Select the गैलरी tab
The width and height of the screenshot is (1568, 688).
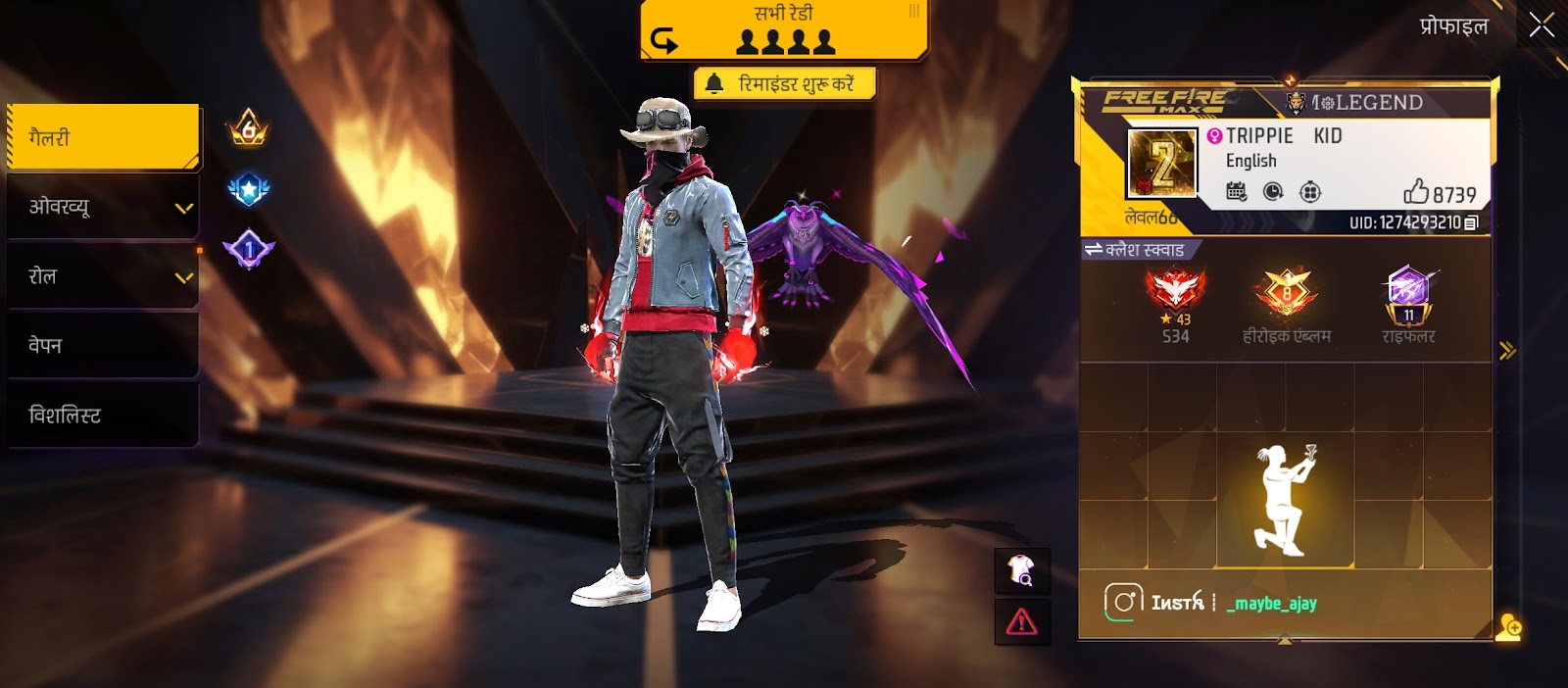click(x=103, y=137)
